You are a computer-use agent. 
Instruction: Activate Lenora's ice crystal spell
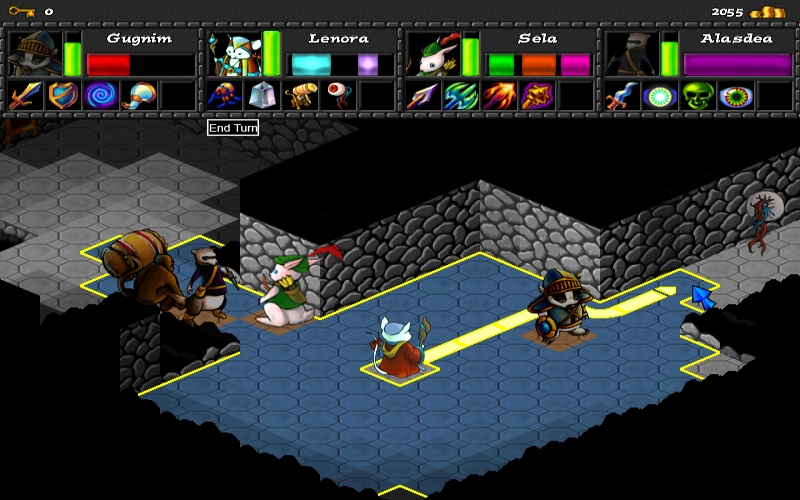pyautogui.click(x=261, y=96)
